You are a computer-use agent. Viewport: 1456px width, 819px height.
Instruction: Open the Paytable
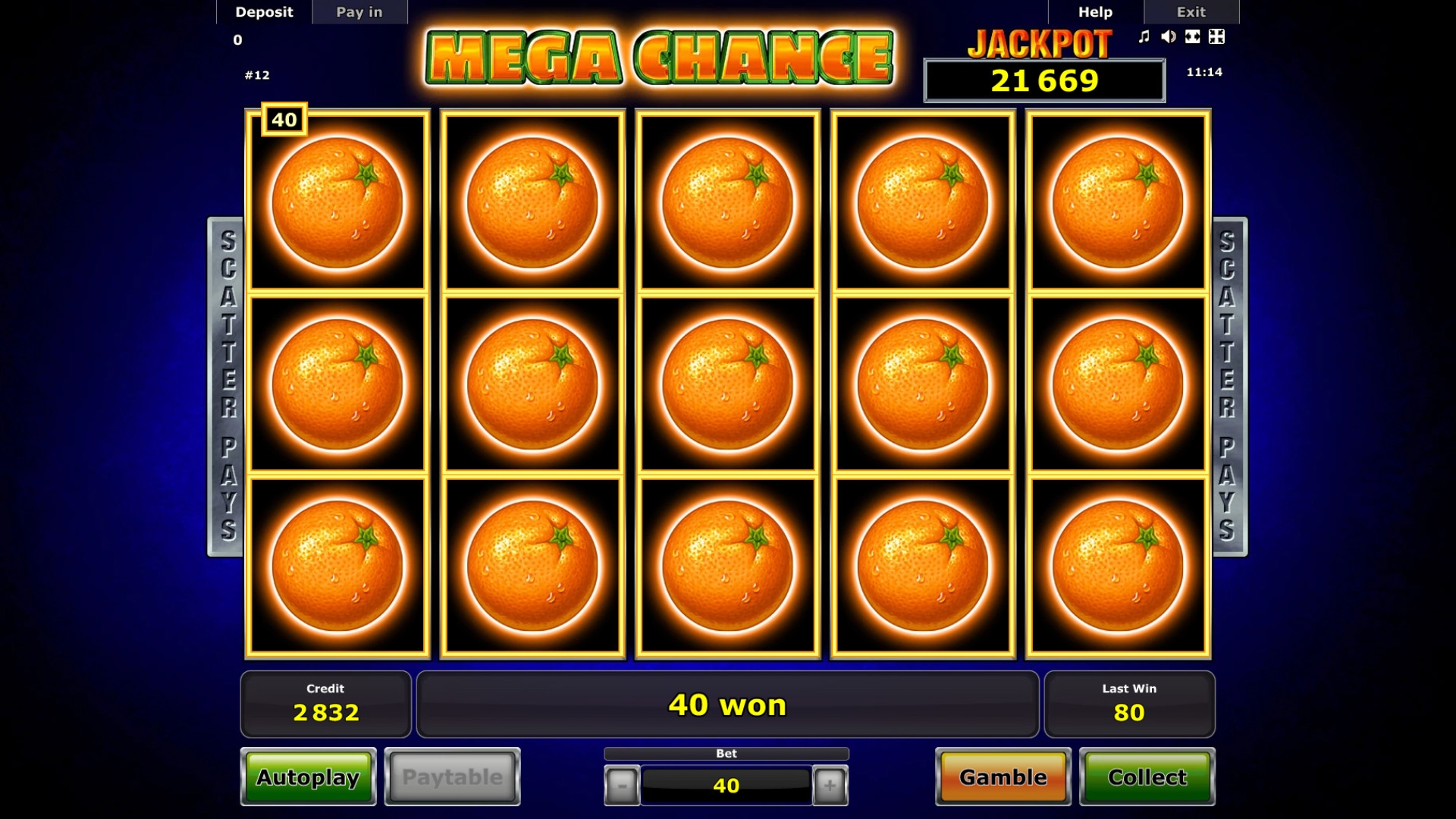coord(452,777)
